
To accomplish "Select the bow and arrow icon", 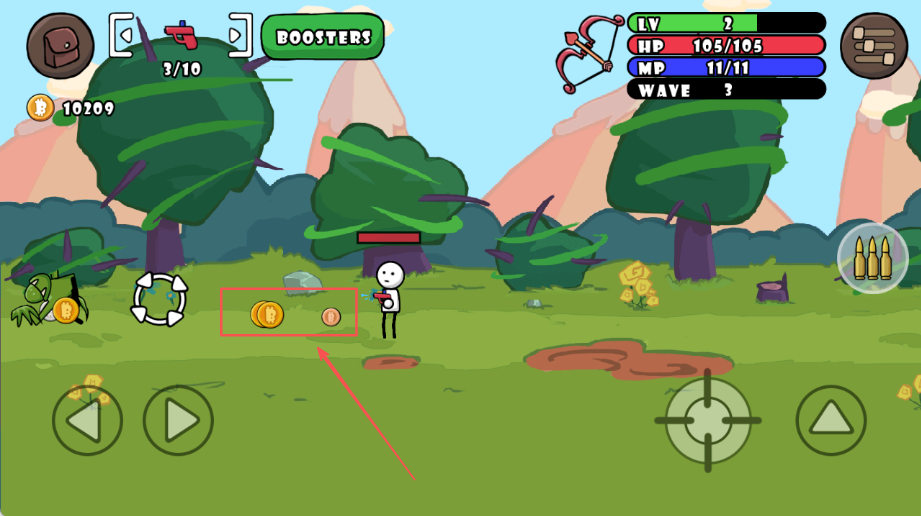I will point(588,53).
